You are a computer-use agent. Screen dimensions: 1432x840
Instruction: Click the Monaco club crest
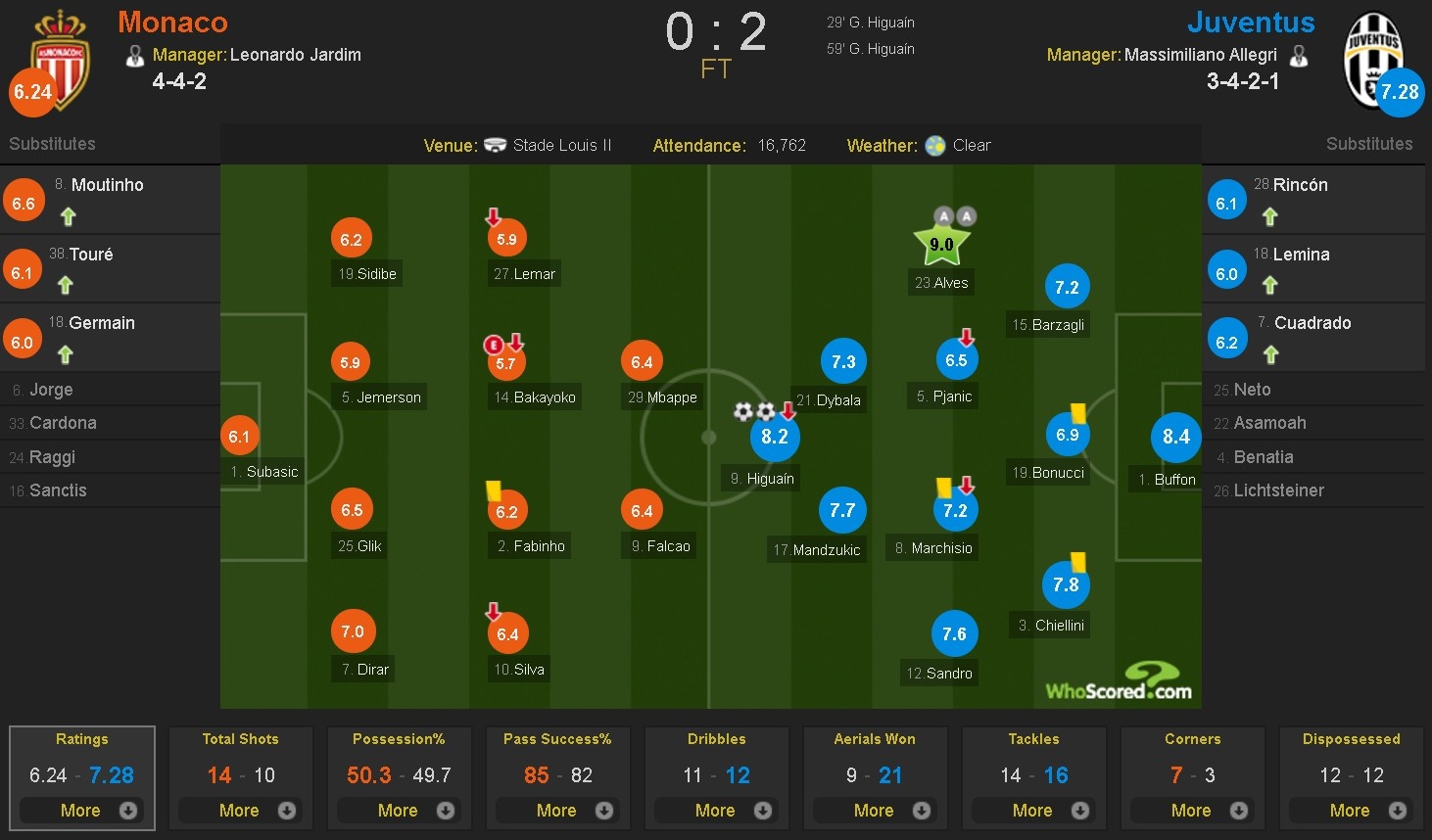pos(59,59)
